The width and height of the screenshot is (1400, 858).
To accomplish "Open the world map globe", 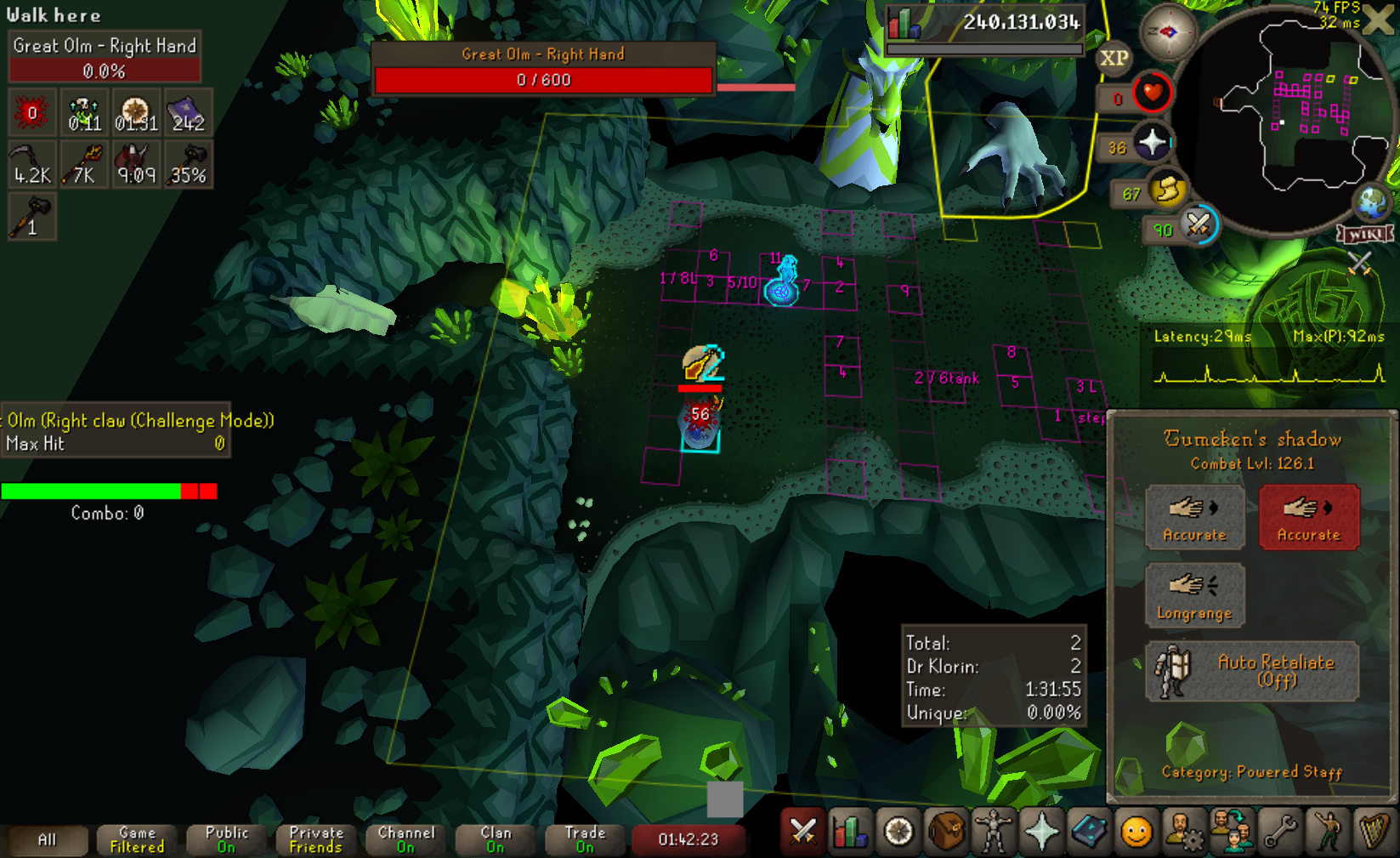I will click(x=1372, y=203).
